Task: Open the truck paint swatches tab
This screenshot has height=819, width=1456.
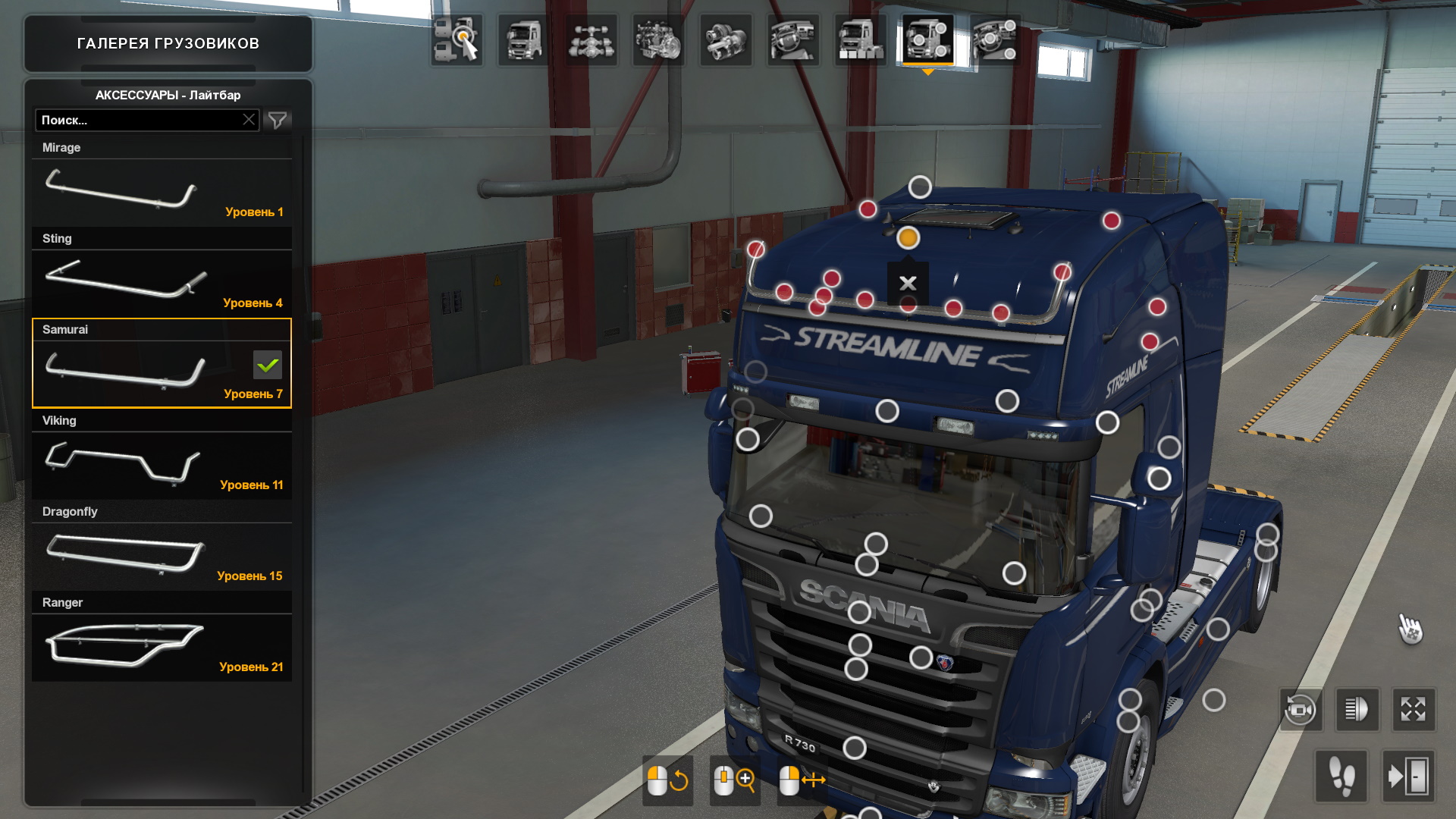Action: 860,39
